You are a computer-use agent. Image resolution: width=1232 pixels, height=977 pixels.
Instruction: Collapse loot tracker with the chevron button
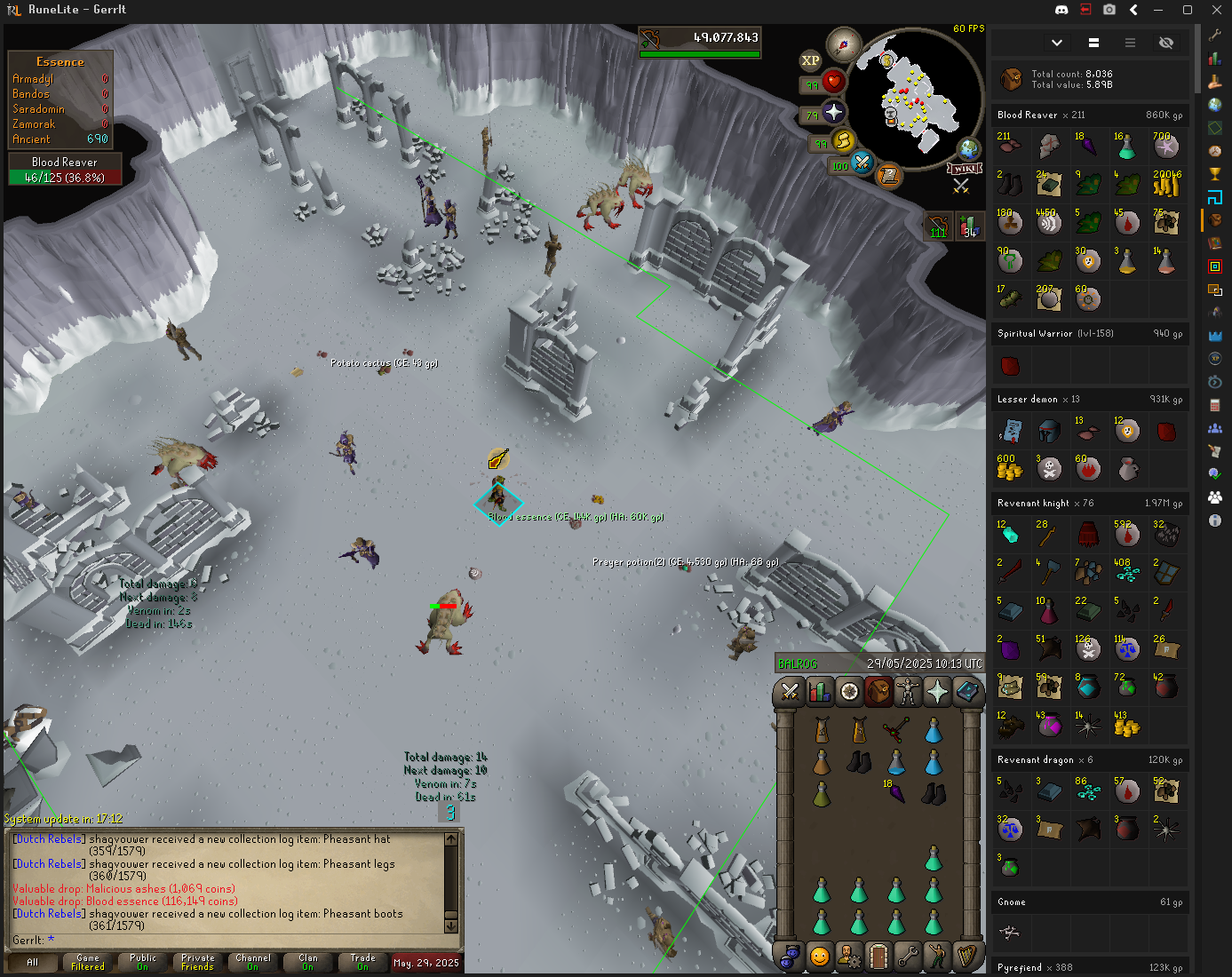pos(1056,43)
